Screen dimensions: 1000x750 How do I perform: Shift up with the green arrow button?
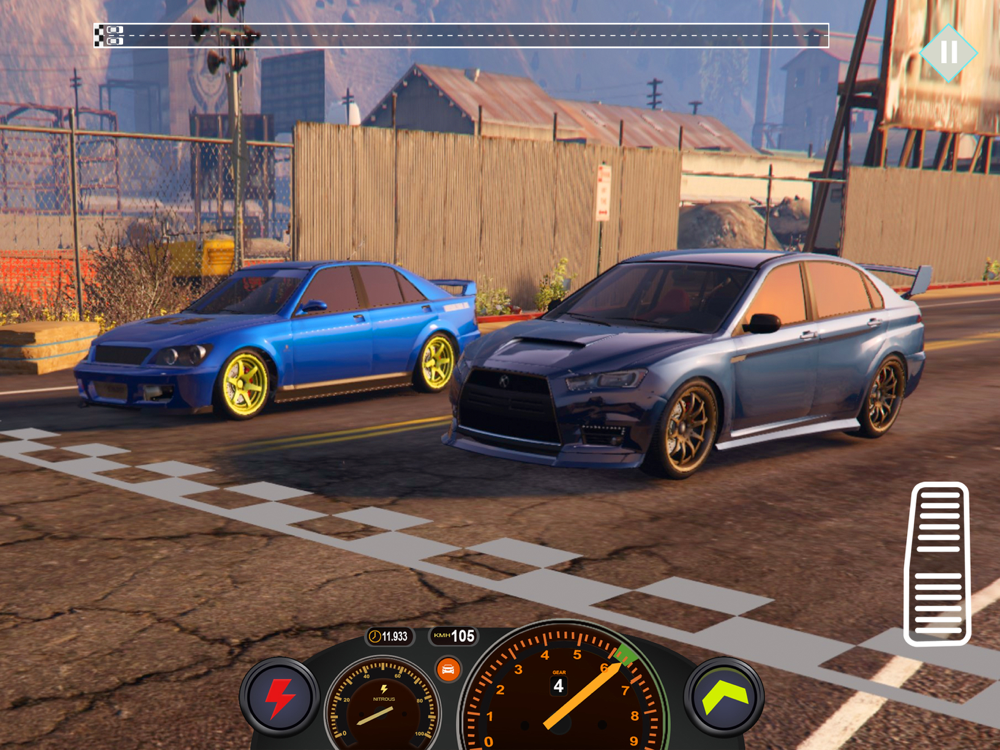click(725, 697)
